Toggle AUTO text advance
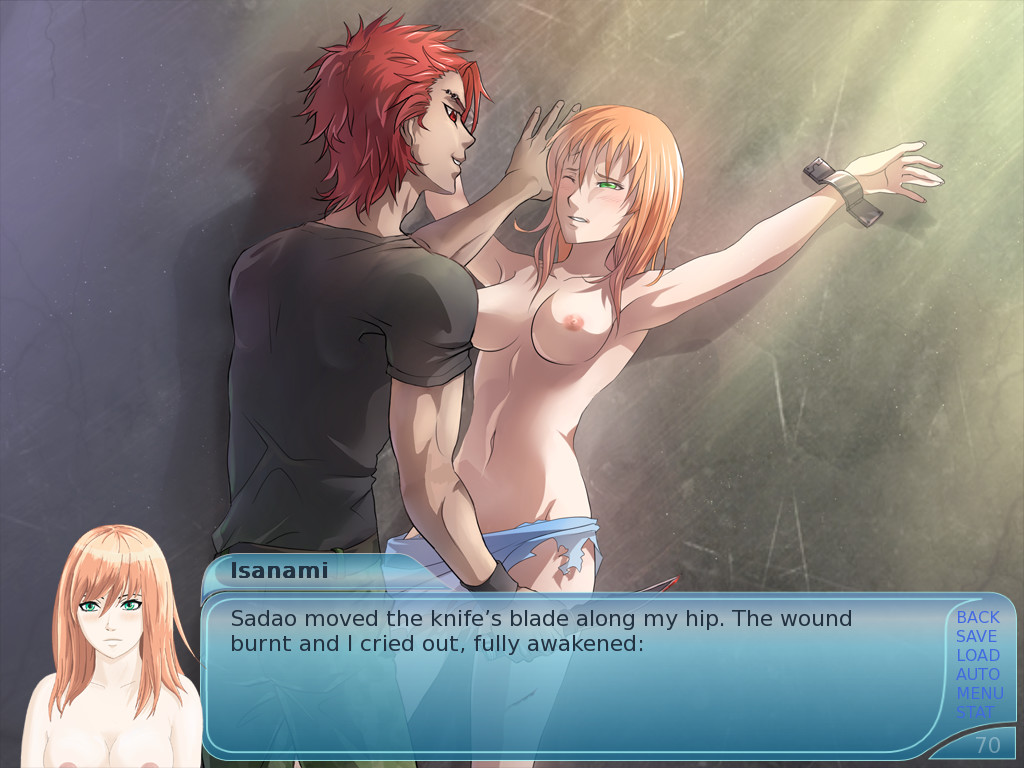Image resolution: width=1024 pixels, height=768 pixels. click(977, 674)
